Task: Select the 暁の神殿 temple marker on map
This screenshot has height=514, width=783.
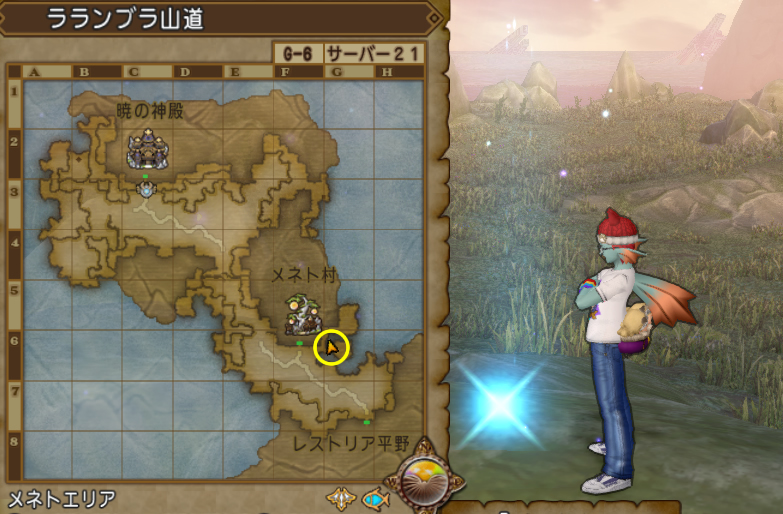Action: coord(146,149)
